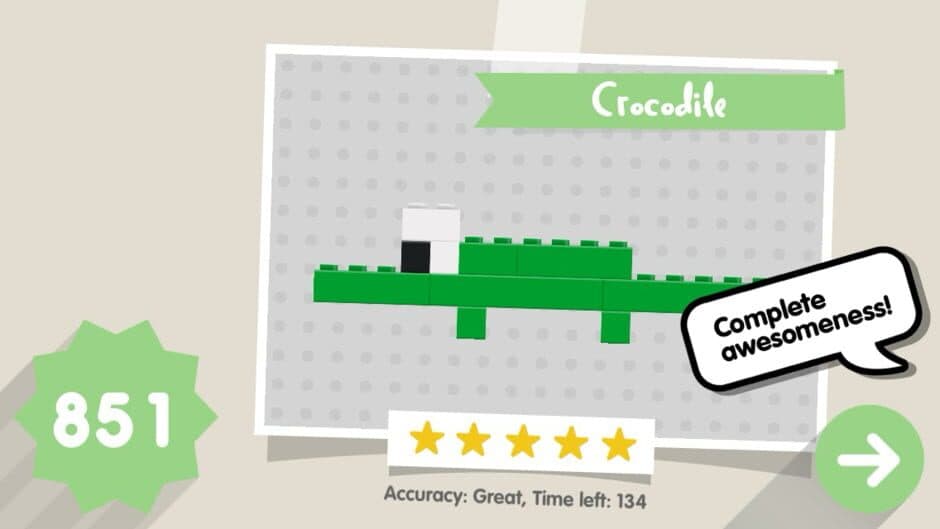This screenshot has height=529, width=940.
Task: Continue with the green arrow button
Action: click(869, 459)
